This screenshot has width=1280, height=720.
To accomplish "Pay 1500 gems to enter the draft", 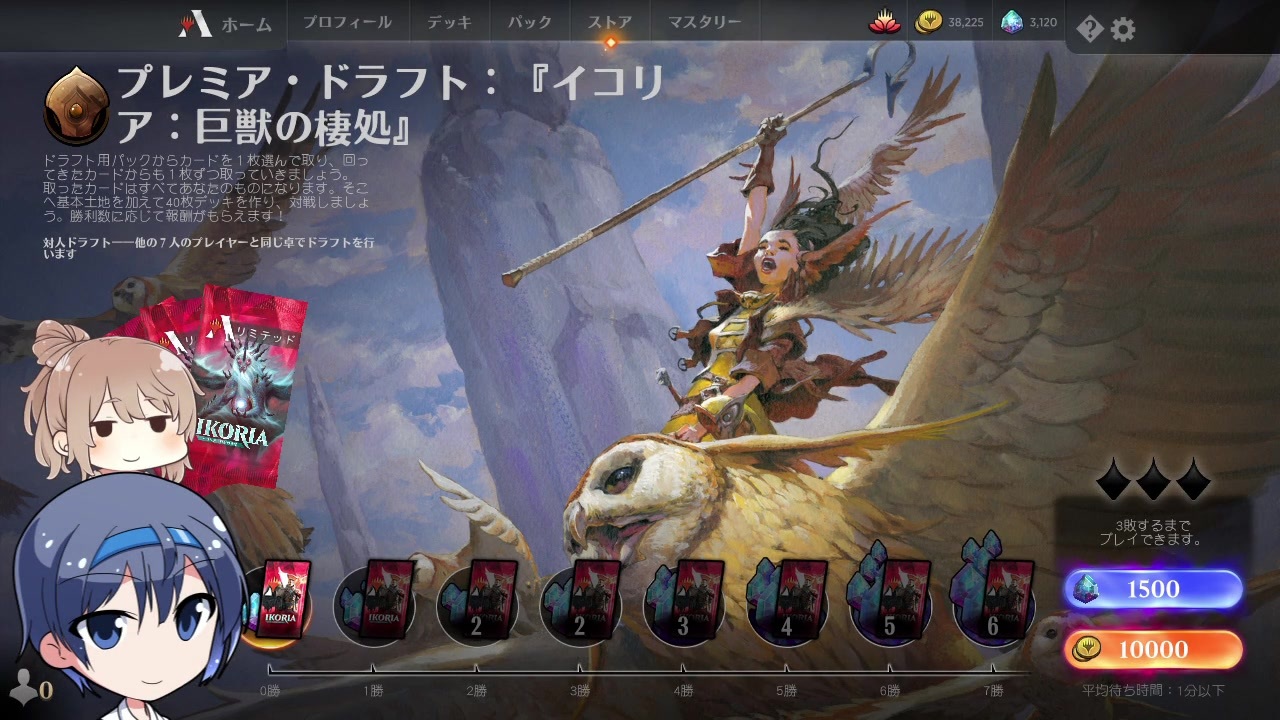I will [1152, 589].
